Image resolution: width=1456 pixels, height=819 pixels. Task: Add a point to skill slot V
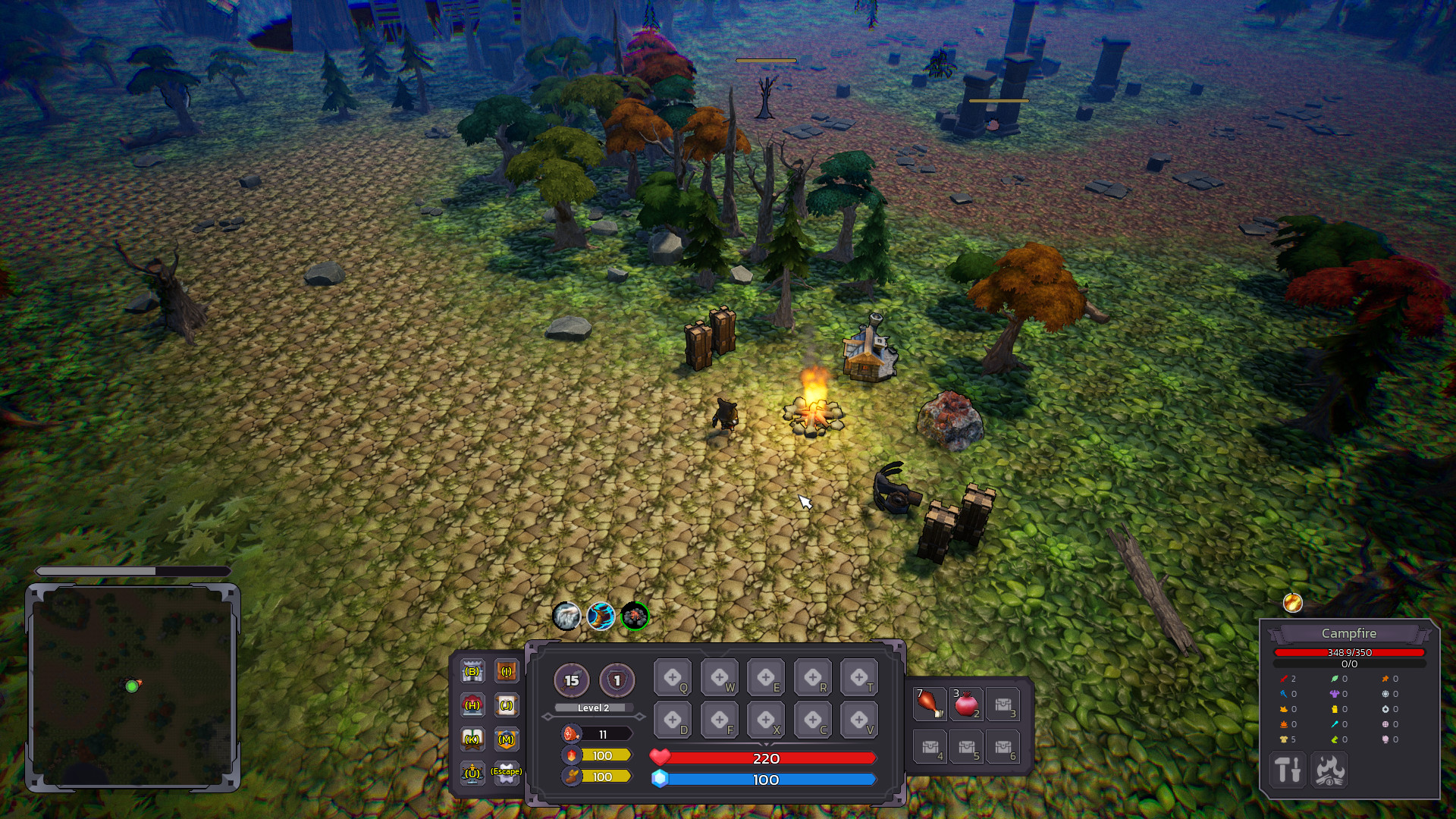click(x=857, y=719)
